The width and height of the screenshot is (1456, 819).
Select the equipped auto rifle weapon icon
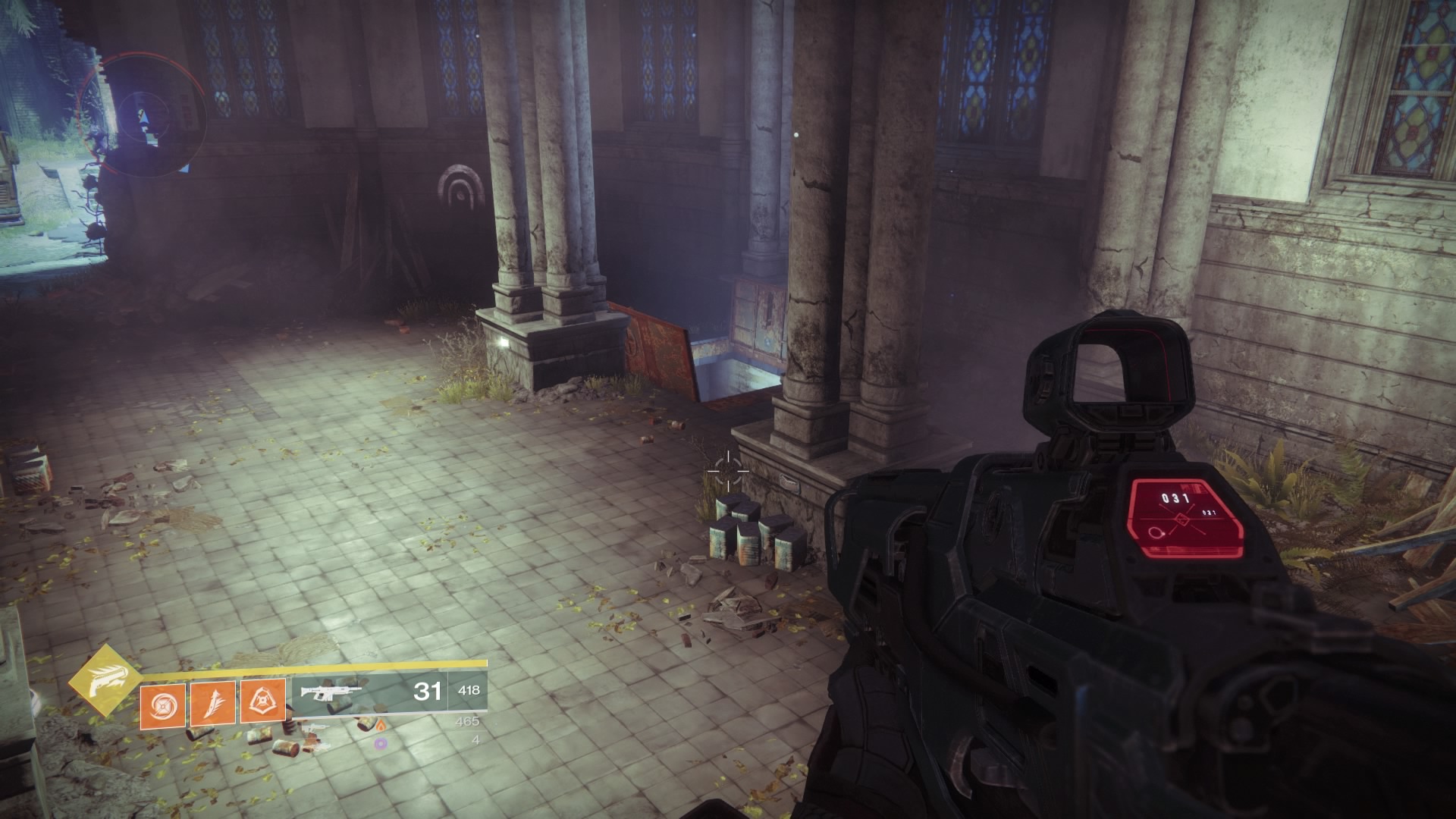(328, 692)
